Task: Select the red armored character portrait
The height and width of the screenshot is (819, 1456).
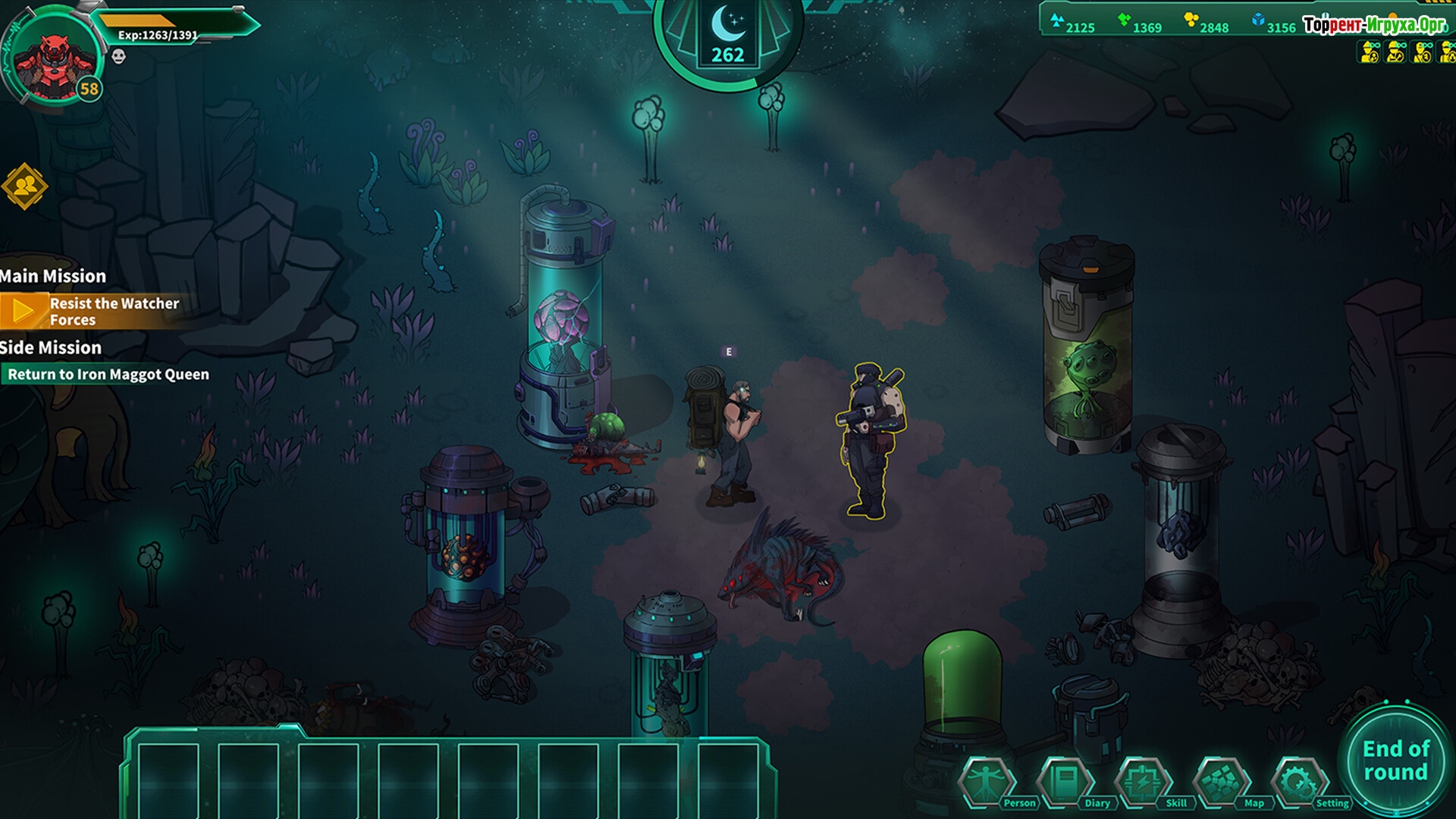Action: click(x=55, y=61)
